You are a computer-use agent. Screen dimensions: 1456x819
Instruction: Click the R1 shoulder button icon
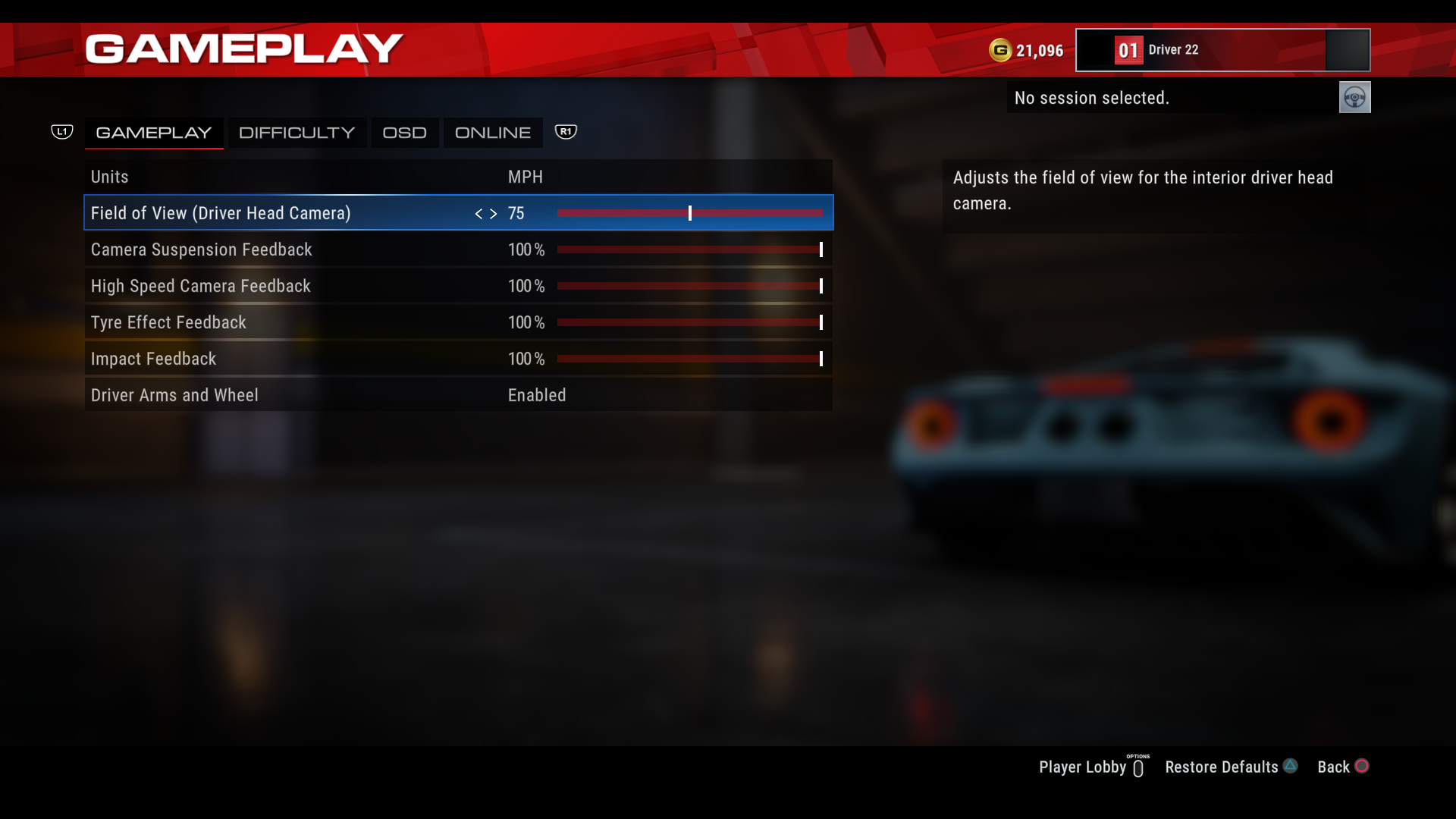pos(566,131)
